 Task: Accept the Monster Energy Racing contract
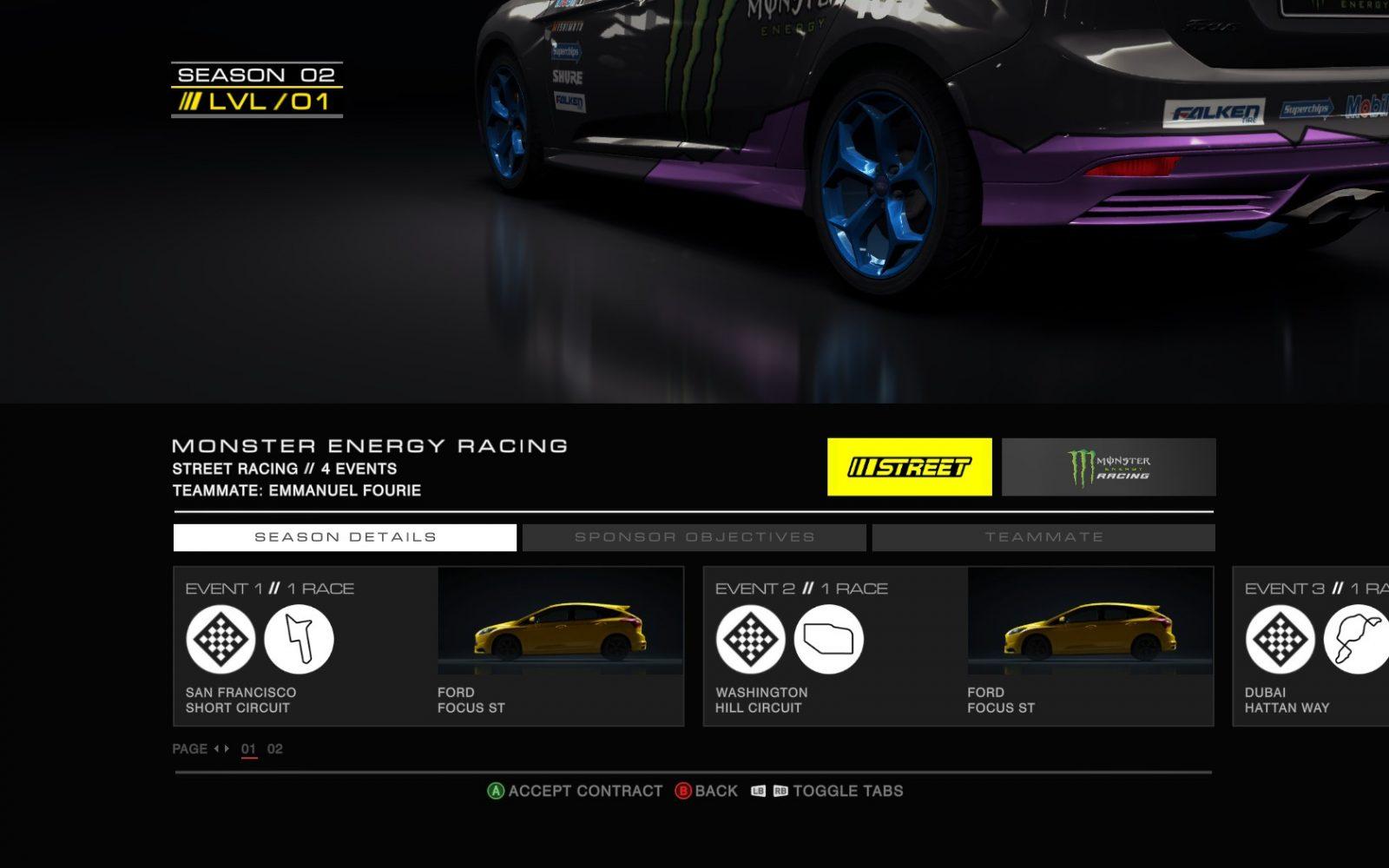pyautogui.click(x=575, y=791)
